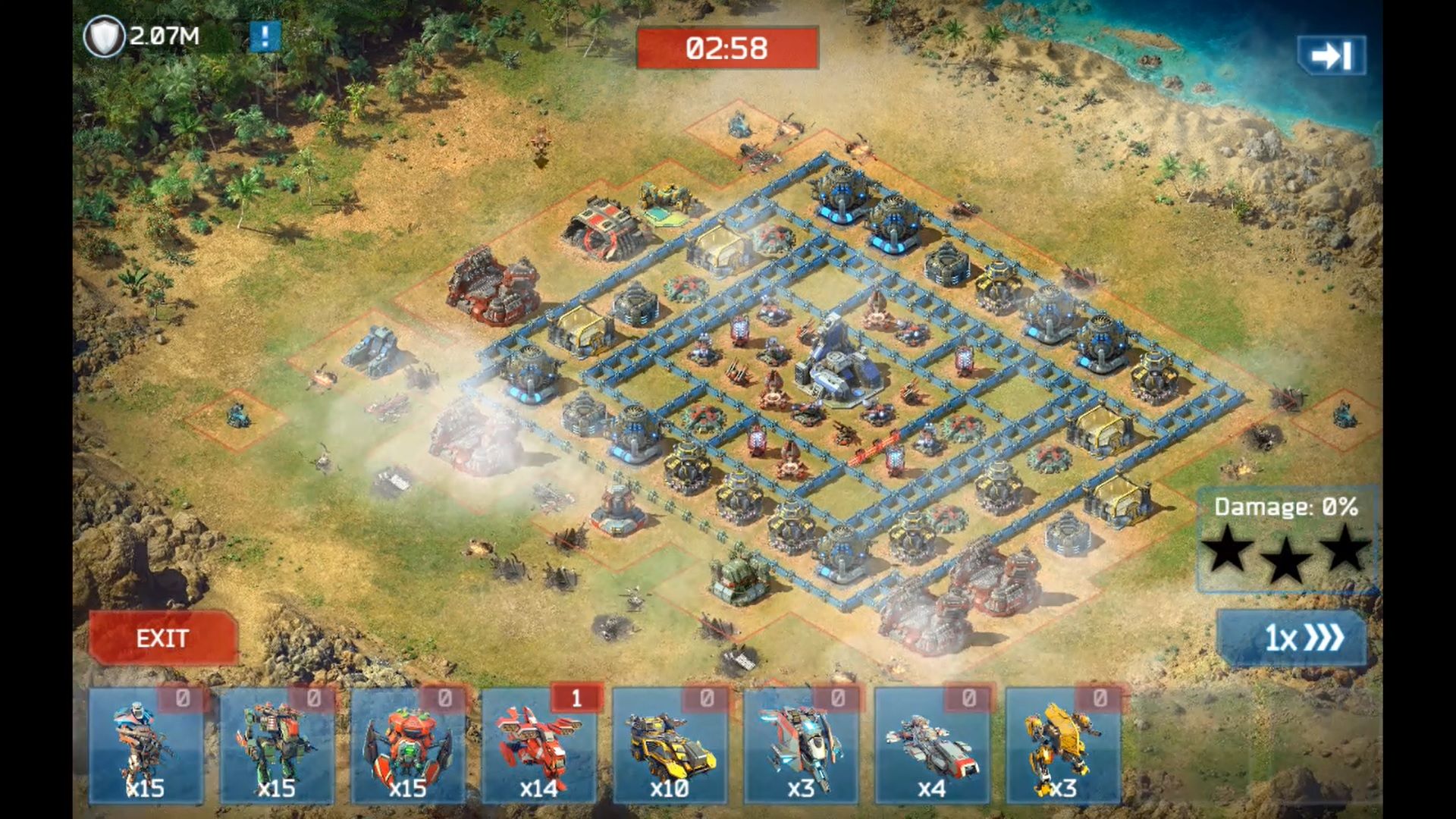Choose the green heavy mech unit card
Image resolution: width=1456 pixels, height=819 pixels.
(x=277, y=745)
